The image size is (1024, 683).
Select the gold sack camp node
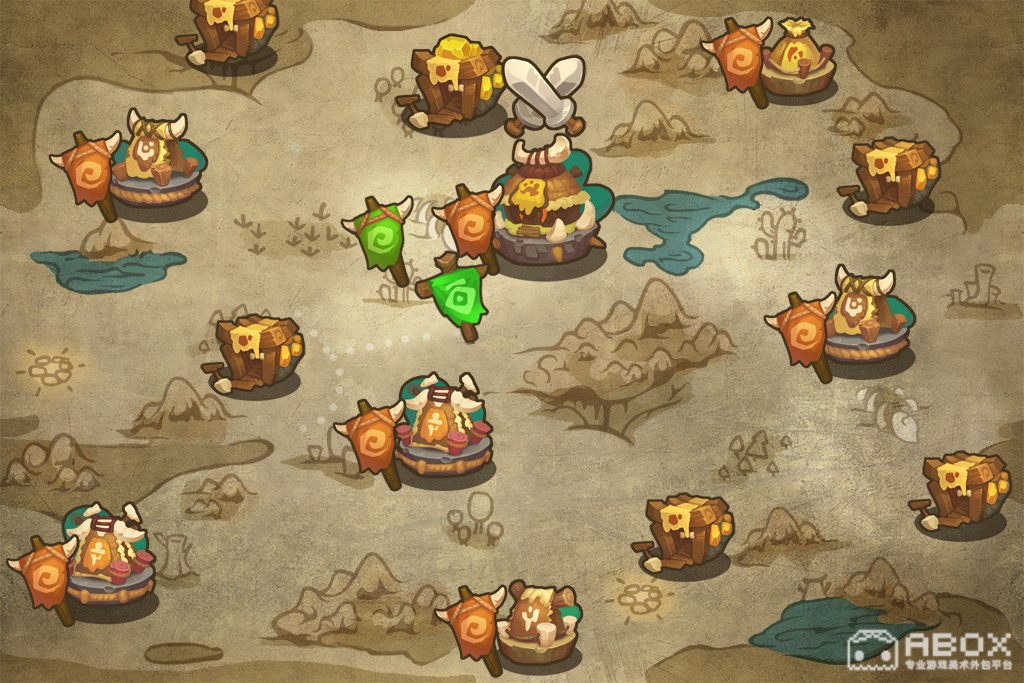pyautogui.click(x=797, y=62)
